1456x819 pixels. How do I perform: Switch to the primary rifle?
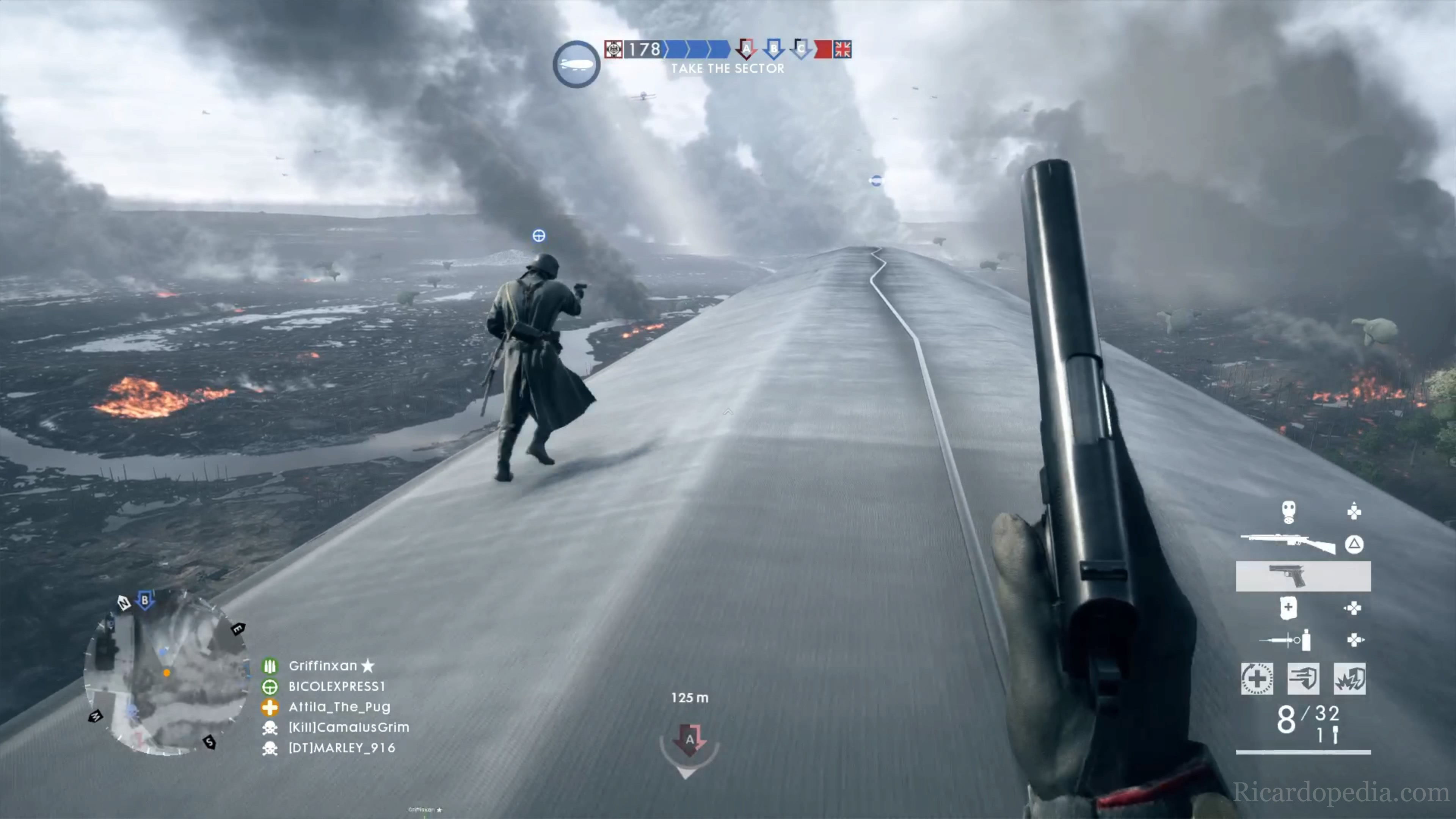pyautogui.click(x=1288, y=544)
